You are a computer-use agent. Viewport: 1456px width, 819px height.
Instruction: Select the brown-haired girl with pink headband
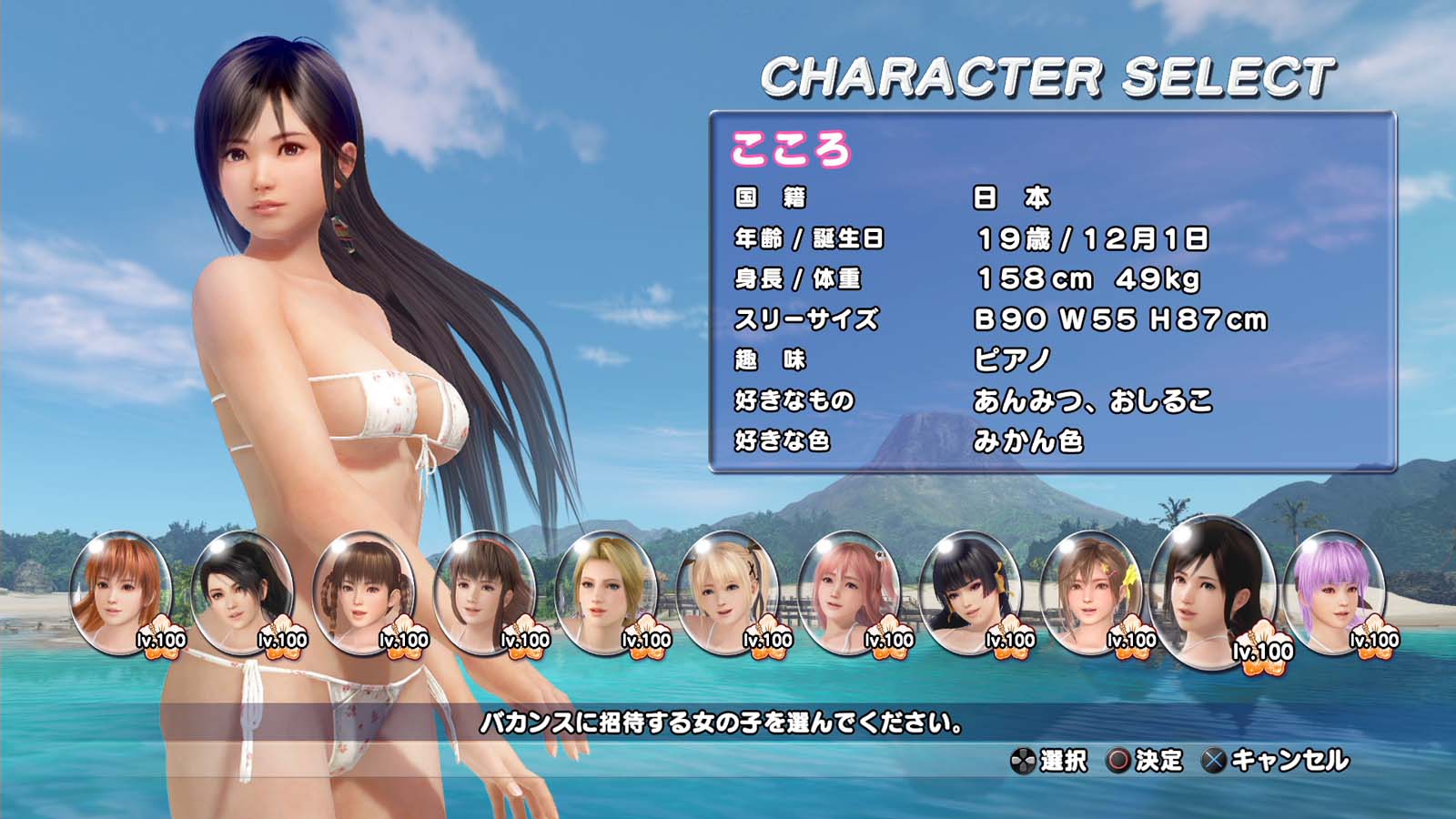[x=485, y=591]
